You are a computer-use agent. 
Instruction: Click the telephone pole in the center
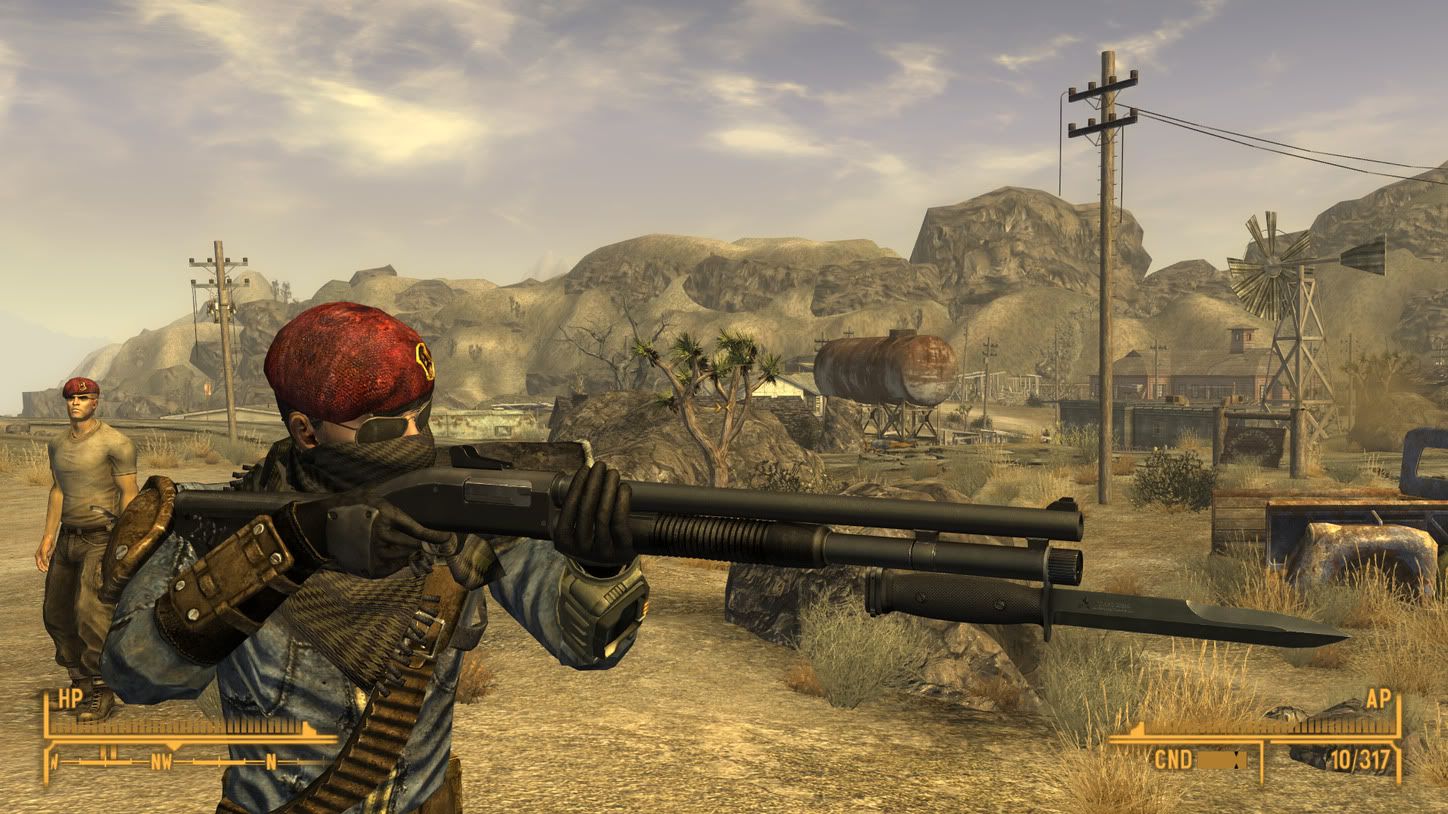coord(1108,250)
